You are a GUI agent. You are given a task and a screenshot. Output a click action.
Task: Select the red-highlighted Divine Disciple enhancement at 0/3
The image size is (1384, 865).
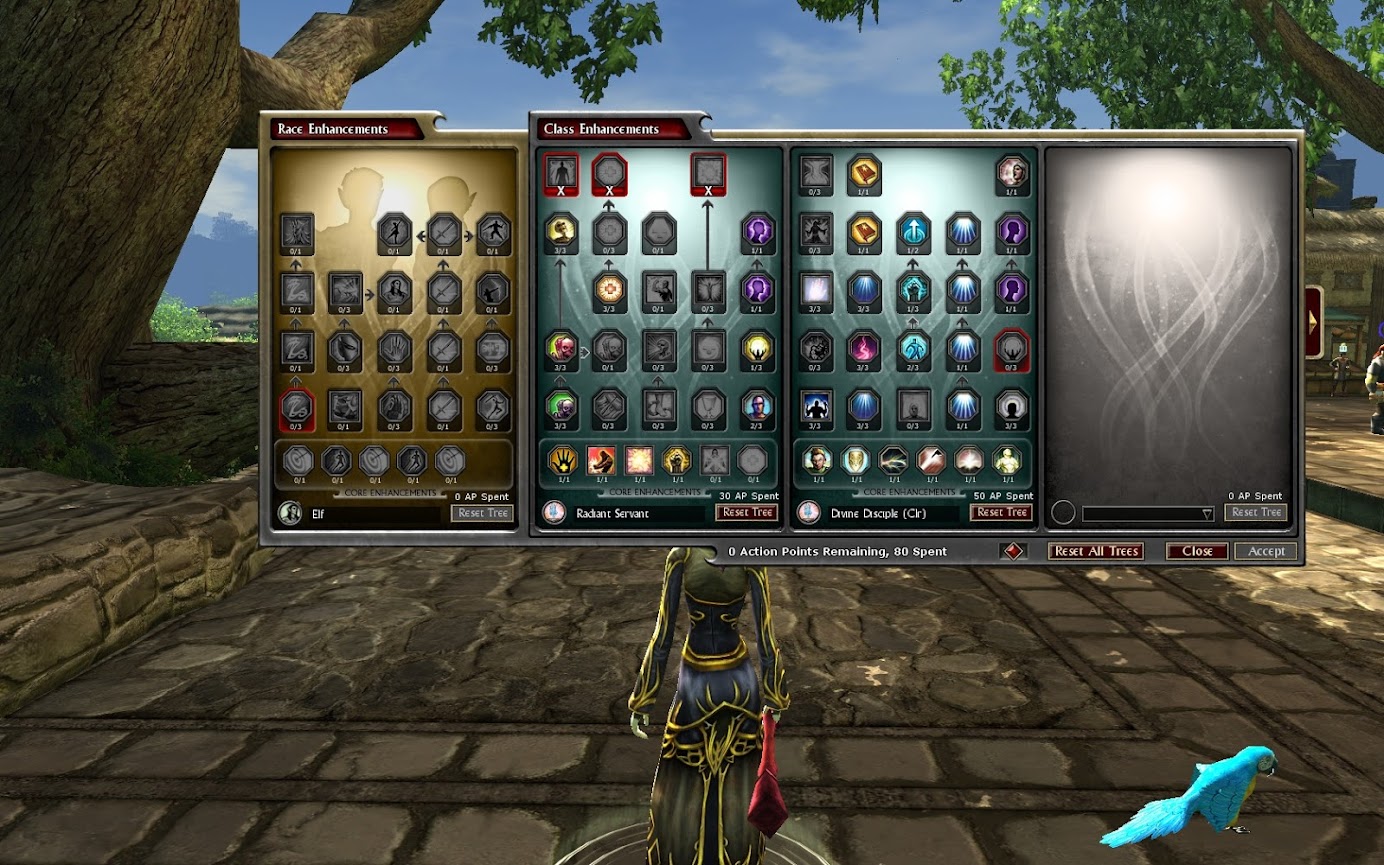point(1013,347)
